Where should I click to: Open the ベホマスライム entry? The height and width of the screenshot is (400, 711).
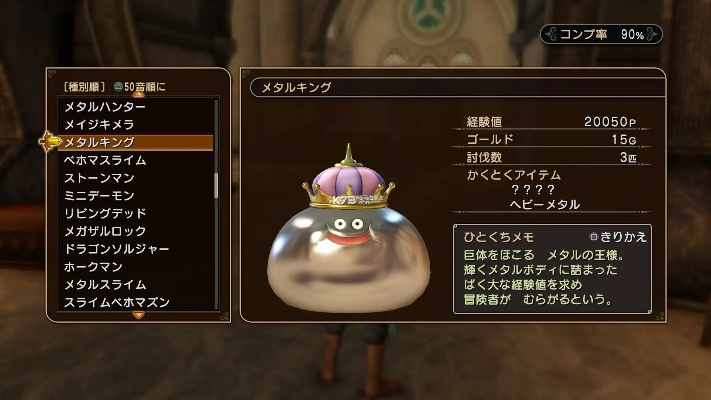(105, 160)
